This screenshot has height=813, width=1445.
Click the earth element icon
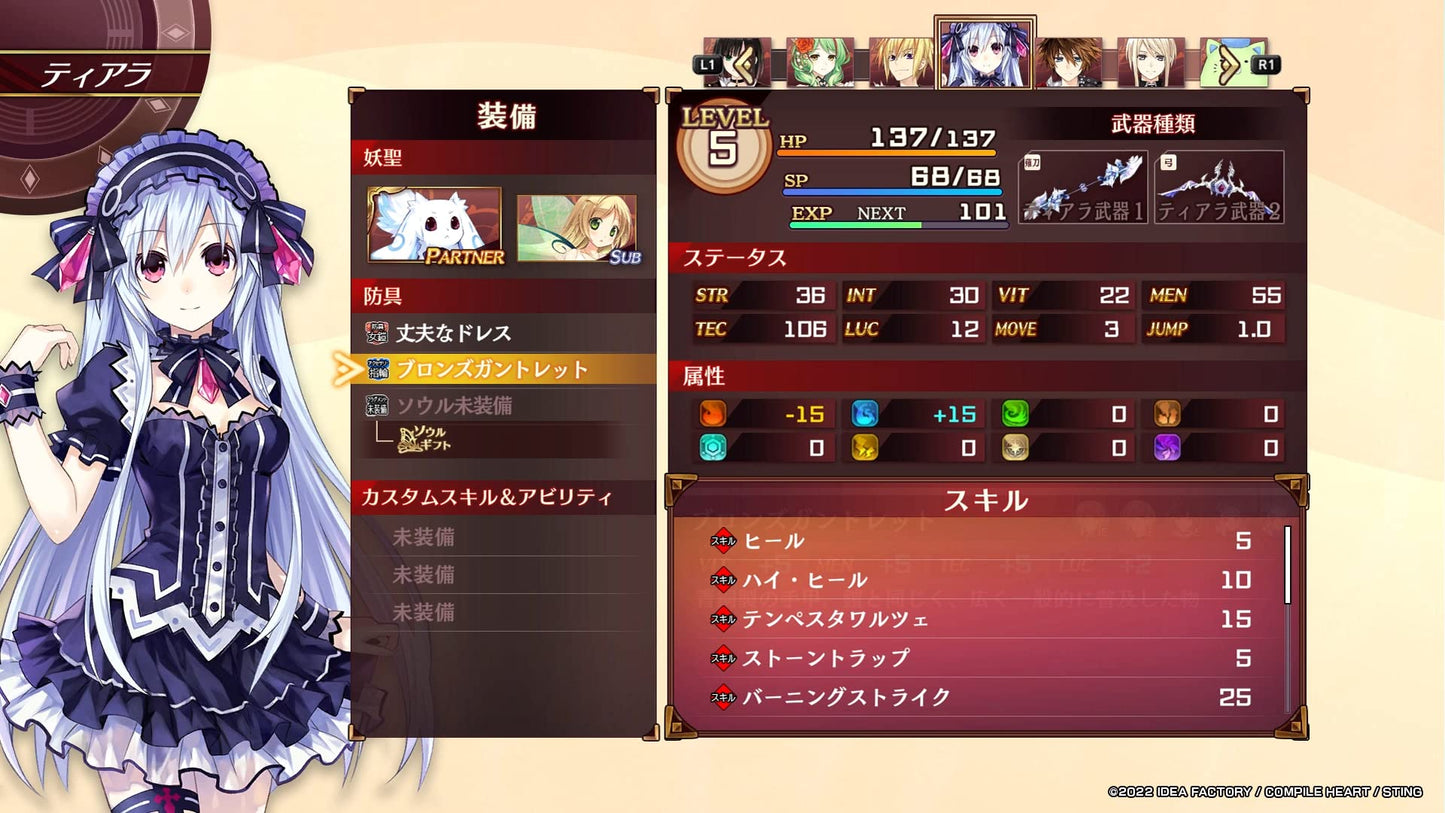(x=1168, y=412)
